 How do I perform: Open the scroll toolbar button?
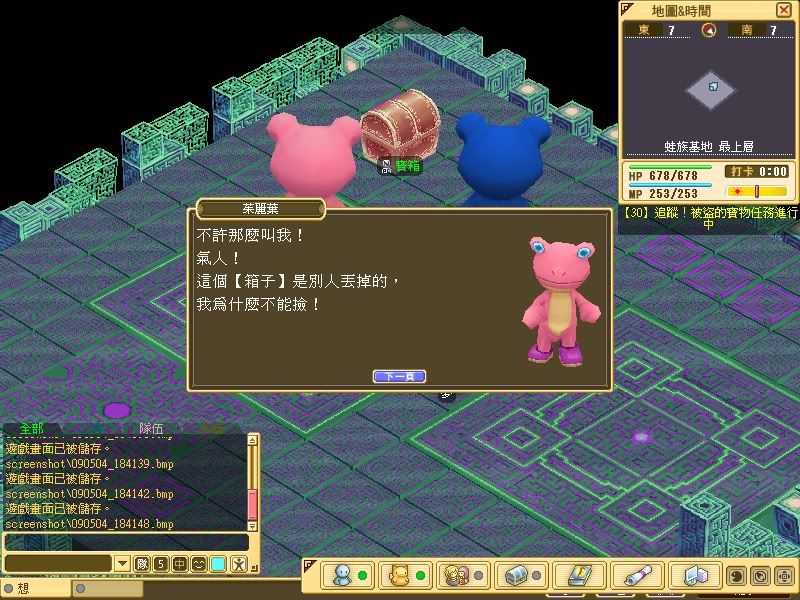636,576
